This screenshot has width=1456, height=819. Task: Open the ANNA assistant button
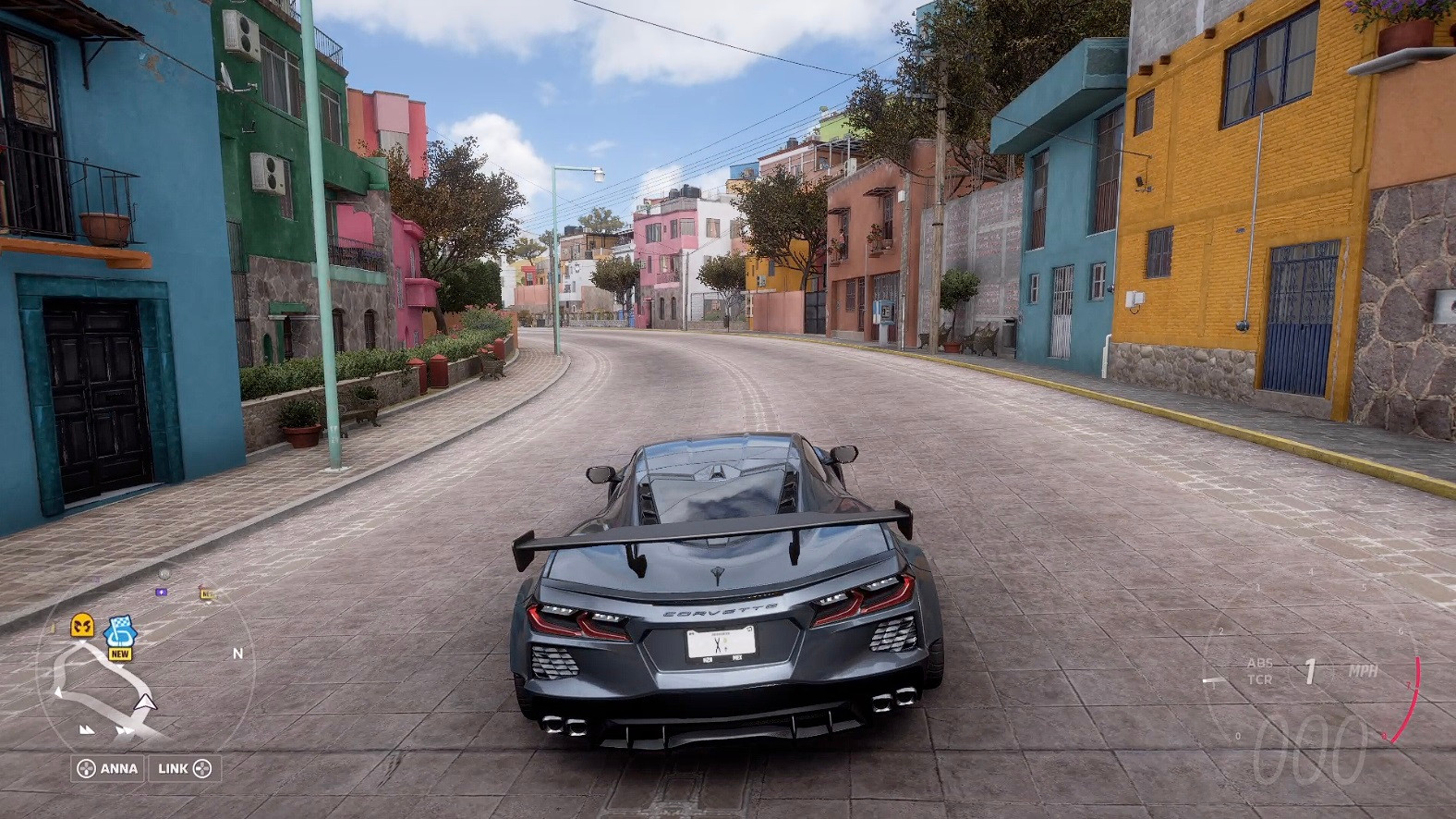[x=108, y=768]
